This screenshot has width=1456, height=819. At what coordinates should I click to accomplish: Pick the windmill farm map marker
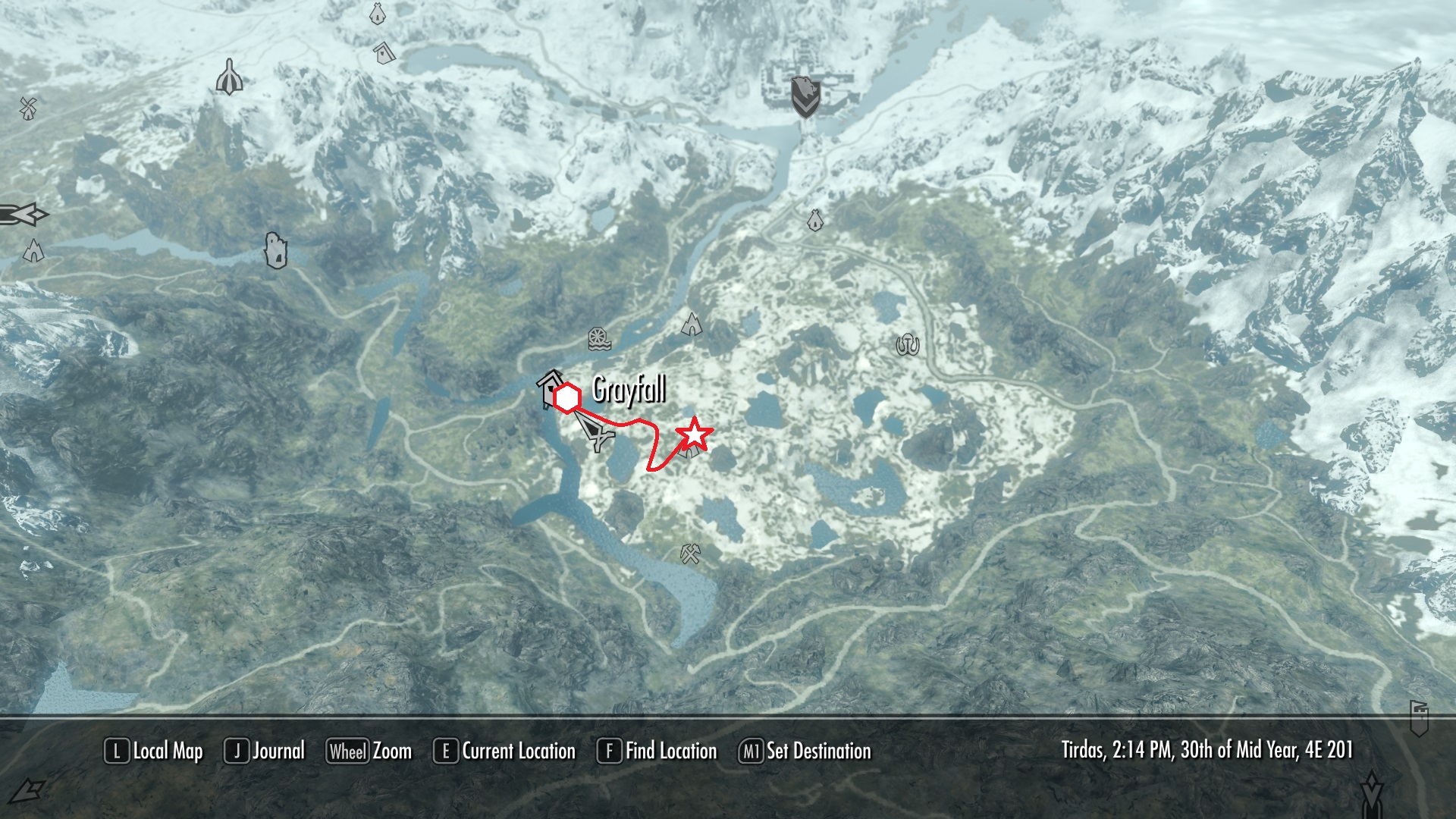[x=28, y=108]
